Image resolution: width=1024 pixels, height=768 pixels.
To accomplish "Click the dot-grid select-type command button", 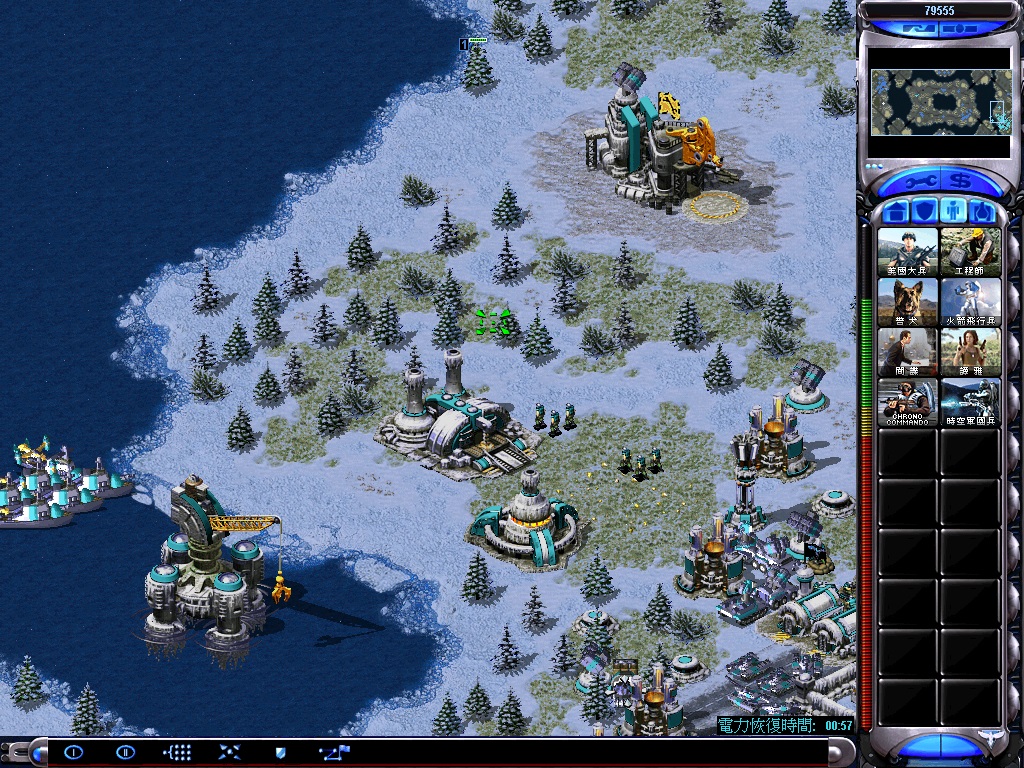I will pos(177,752).
